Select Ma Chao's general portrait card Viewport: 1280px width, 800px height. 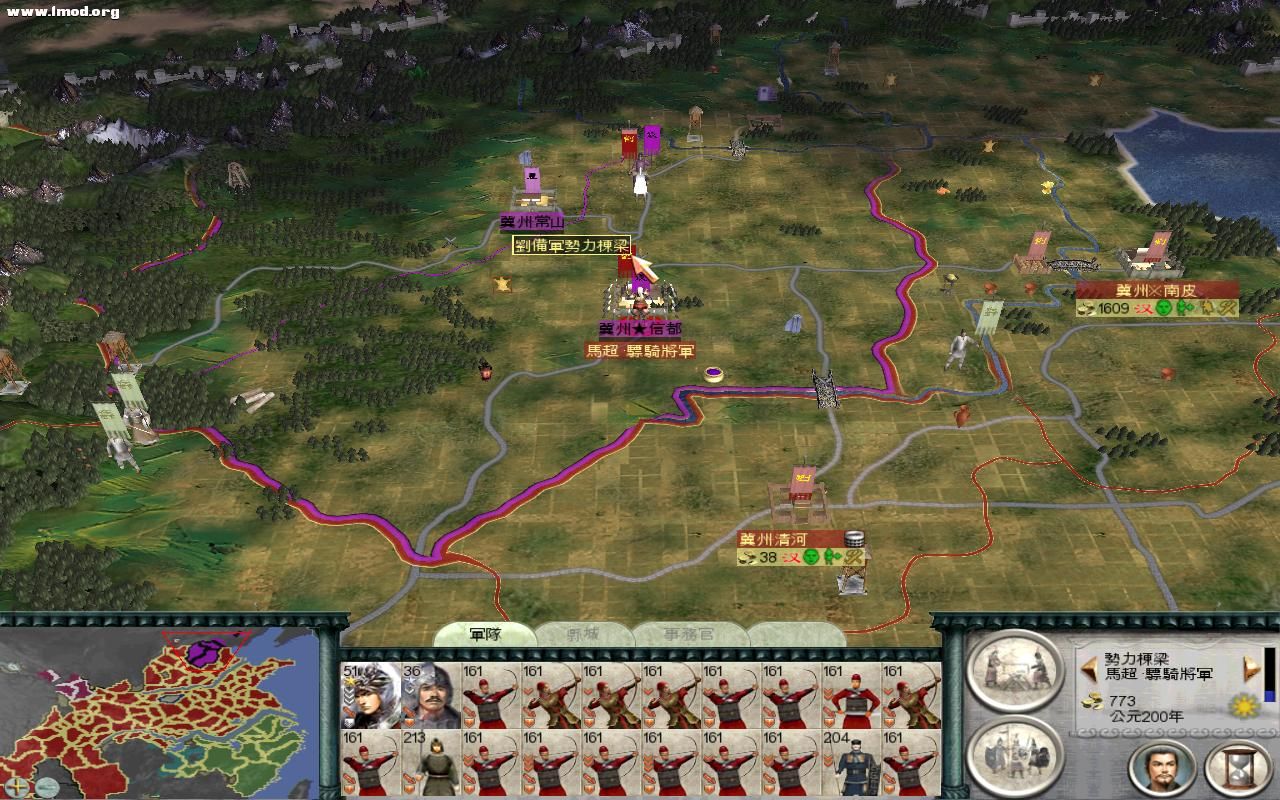368,695
